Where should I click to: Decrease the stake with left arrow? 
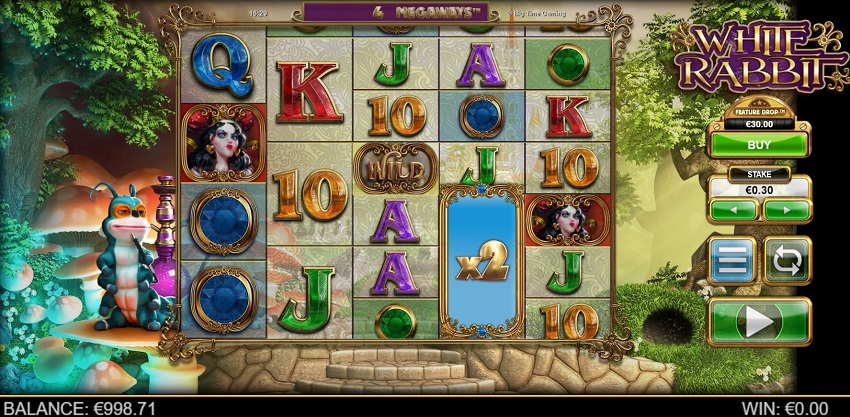(x=733, y=211)
